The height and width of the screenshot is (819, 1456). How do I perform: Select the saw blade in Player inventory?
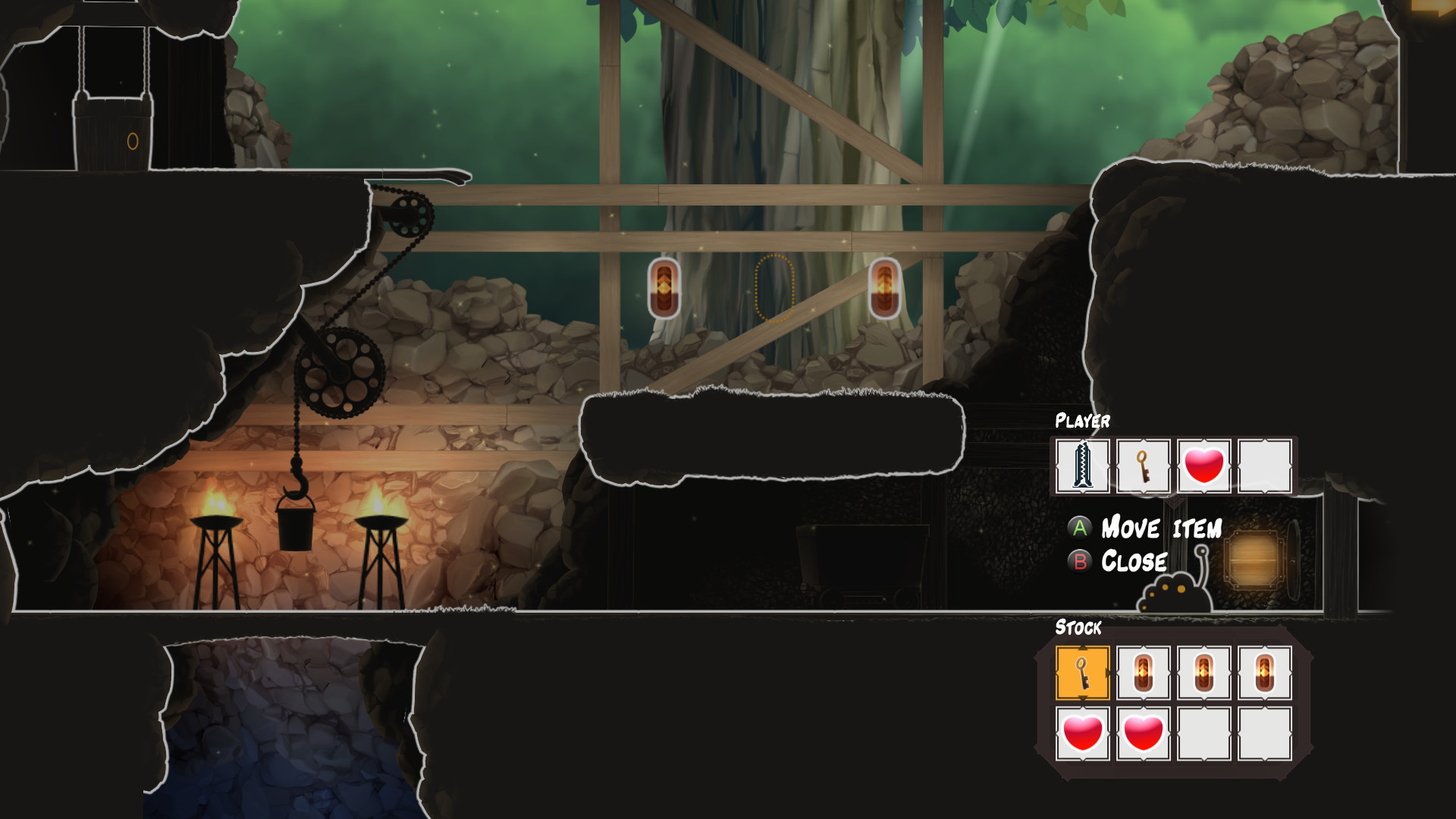coord(1082,466)
